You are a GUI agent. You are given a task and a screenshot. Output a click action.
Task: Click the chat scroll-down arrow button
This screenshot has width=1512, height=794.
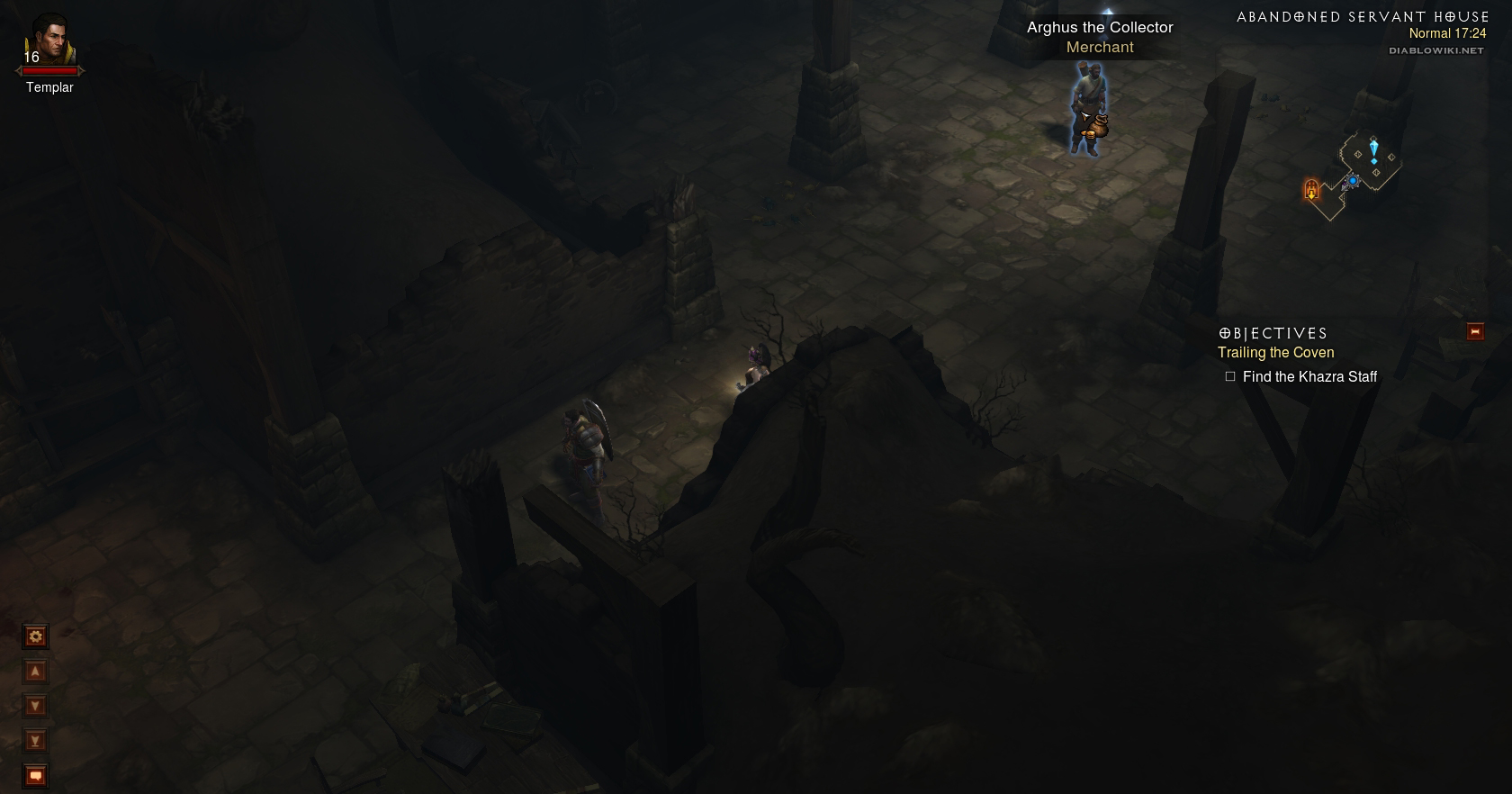35,706
